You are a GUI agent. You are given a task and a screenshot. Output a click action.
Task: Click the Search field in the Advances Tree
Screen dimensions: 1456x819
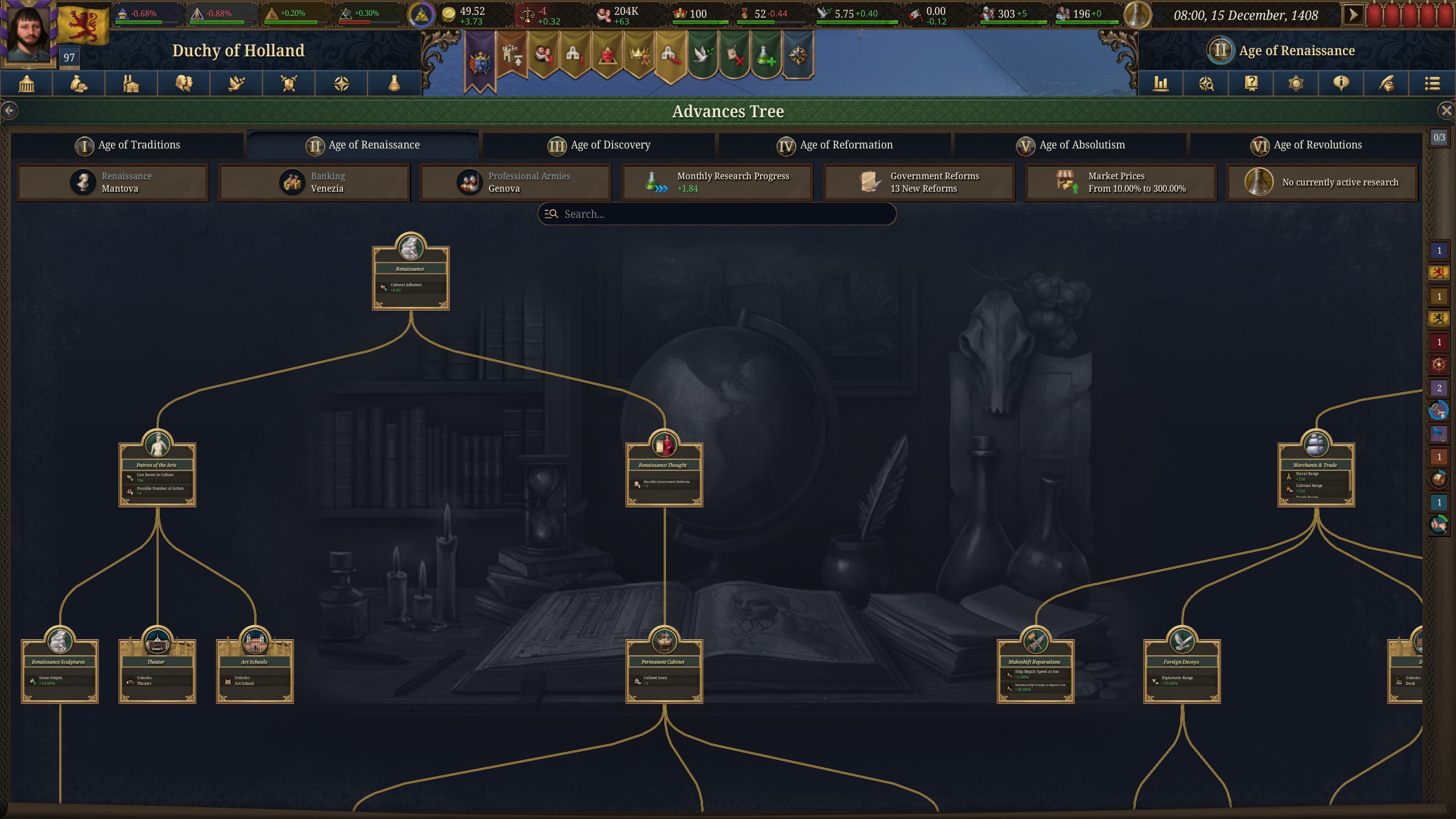tap(717, 214)
